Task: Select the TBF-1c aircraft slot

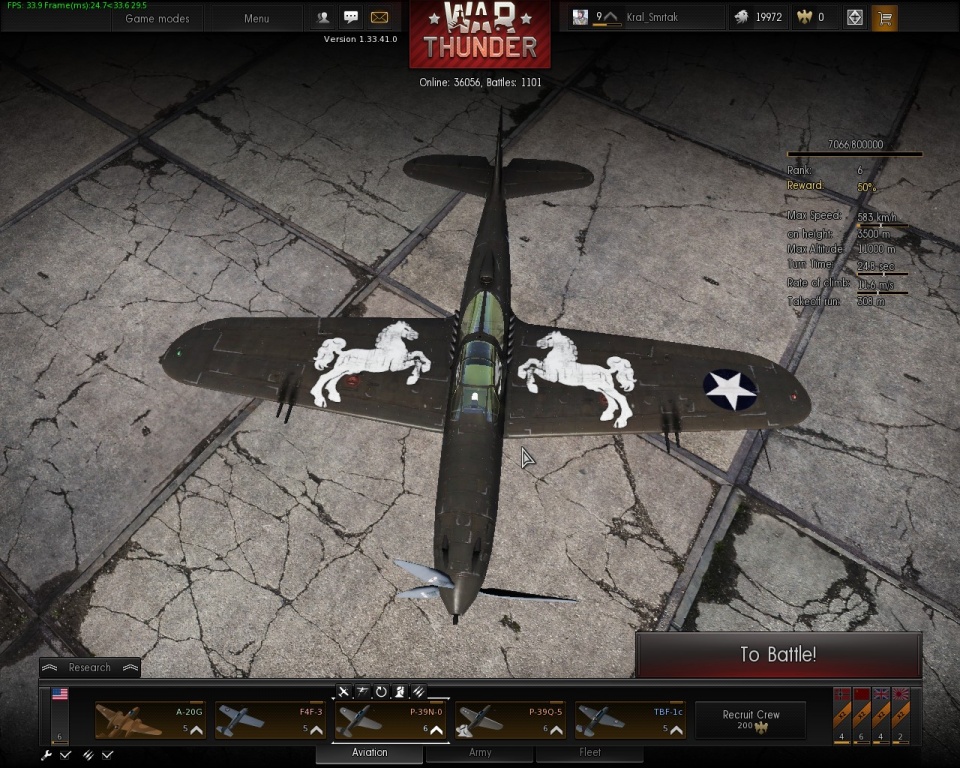Action: click(630, 719)
